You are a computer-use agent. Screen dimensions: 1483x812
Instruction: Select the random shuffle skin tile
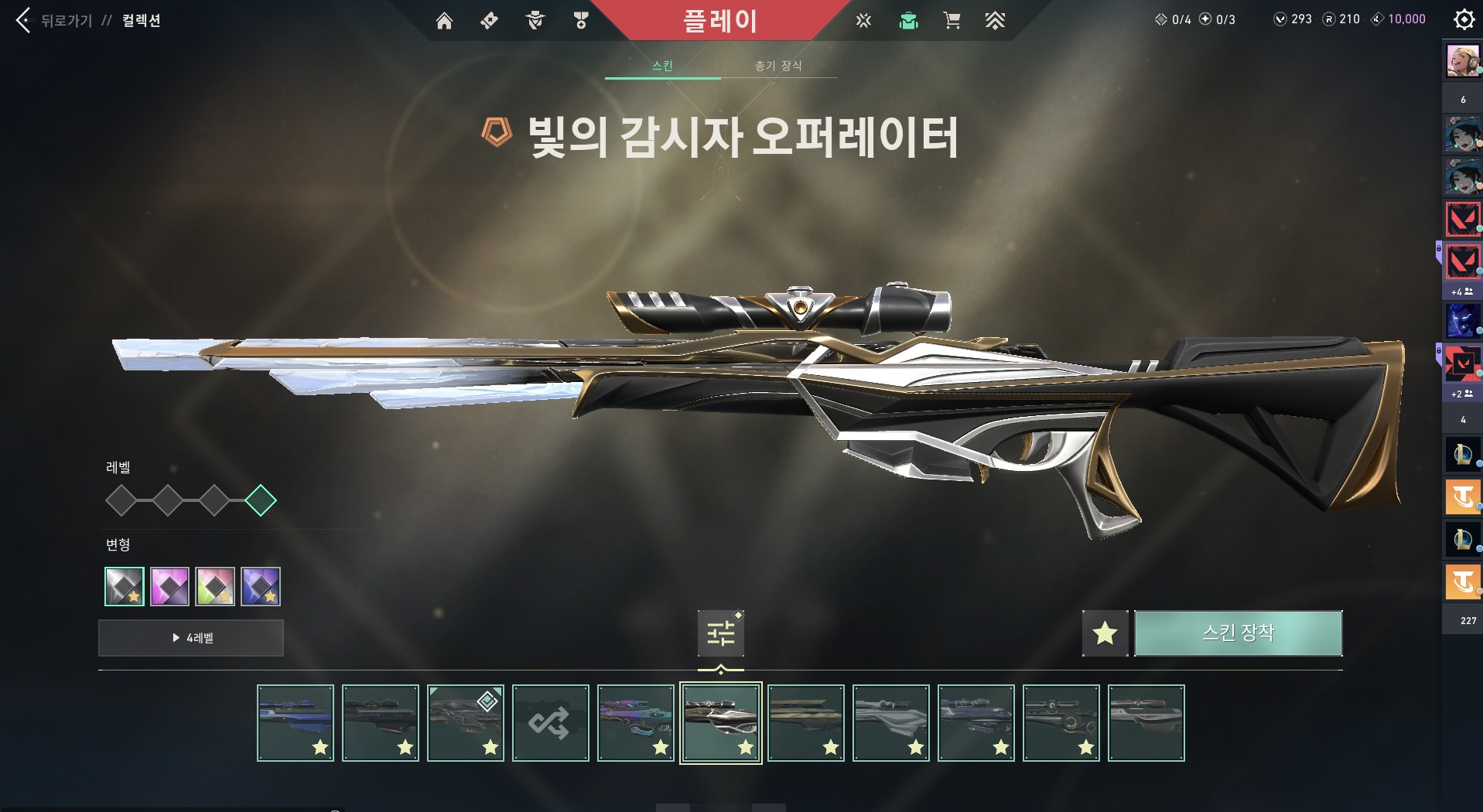point(550,723)
